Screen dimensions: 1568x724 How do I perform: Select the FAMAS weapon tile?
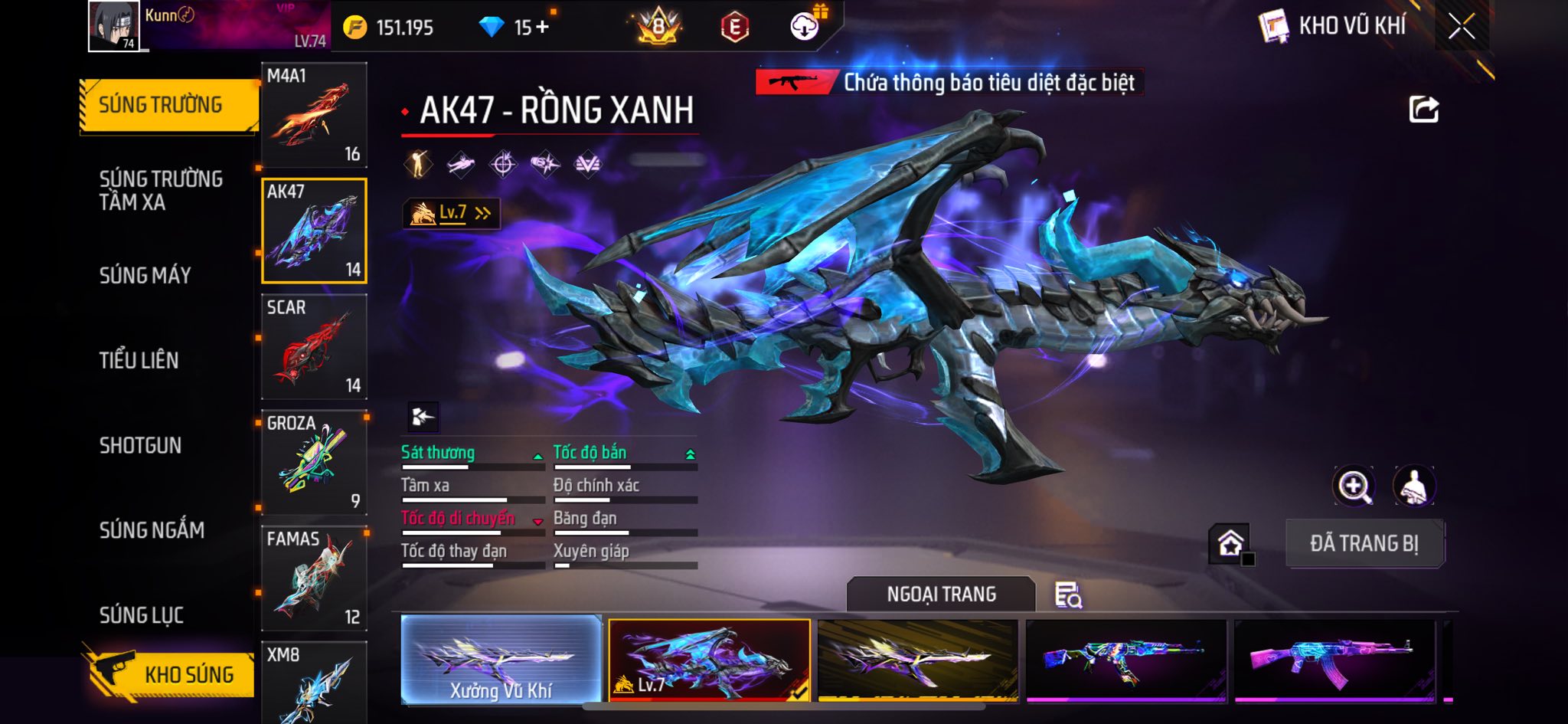pyautogui.click(x=314, y=578)
